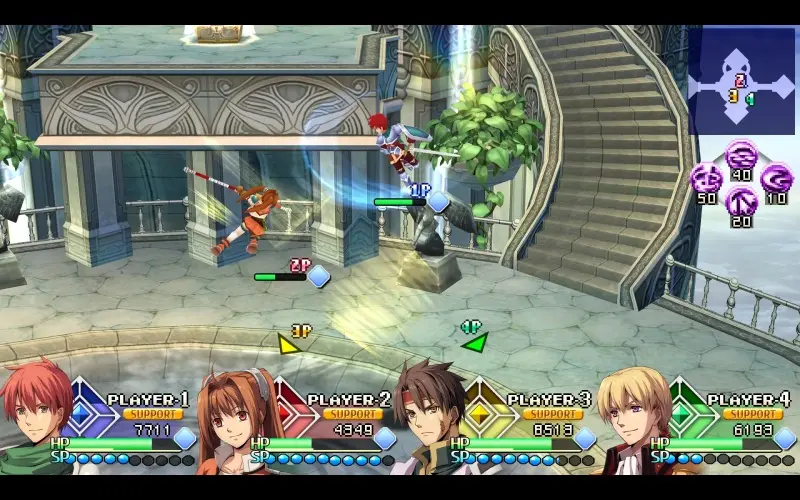Toggle the SUPPORT tag under Player-4
Image resolution: width=800 pixels, height=500 pixels.
click(x=752, y=414)
